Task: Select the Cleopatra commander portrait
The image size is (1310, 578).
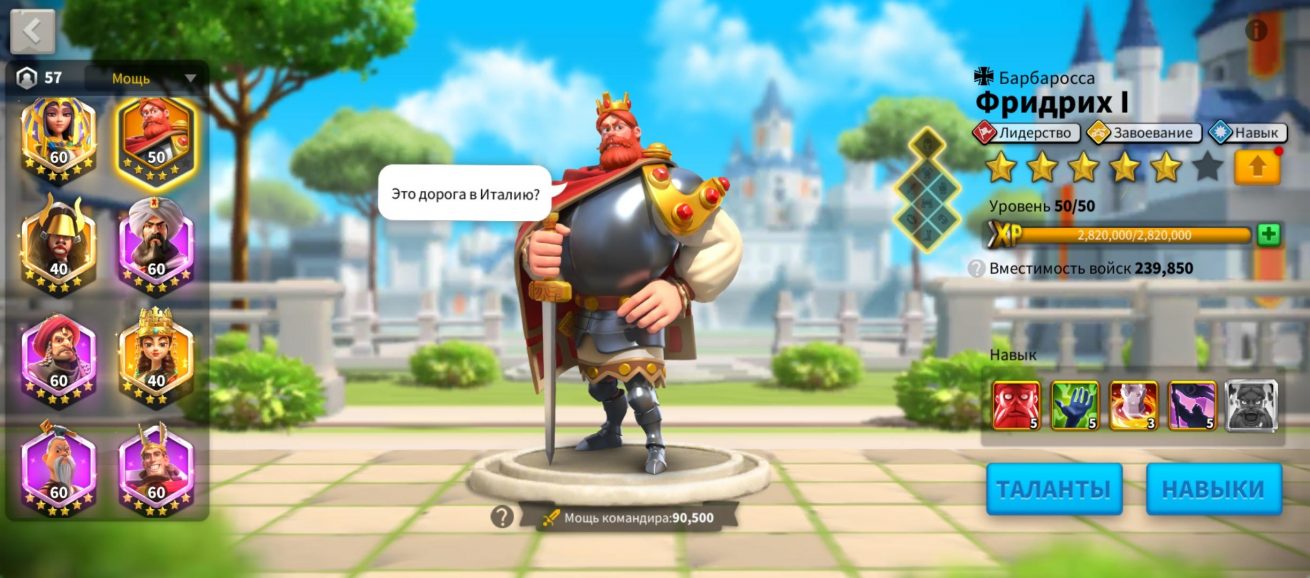Action: (58, 139)
